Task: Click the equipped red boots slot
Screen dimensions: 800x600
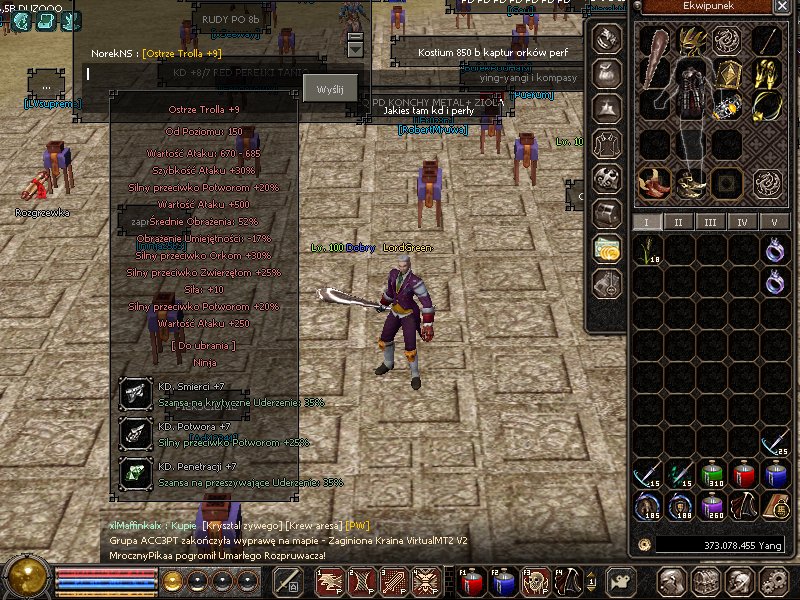Action: [x=654, y=181]
